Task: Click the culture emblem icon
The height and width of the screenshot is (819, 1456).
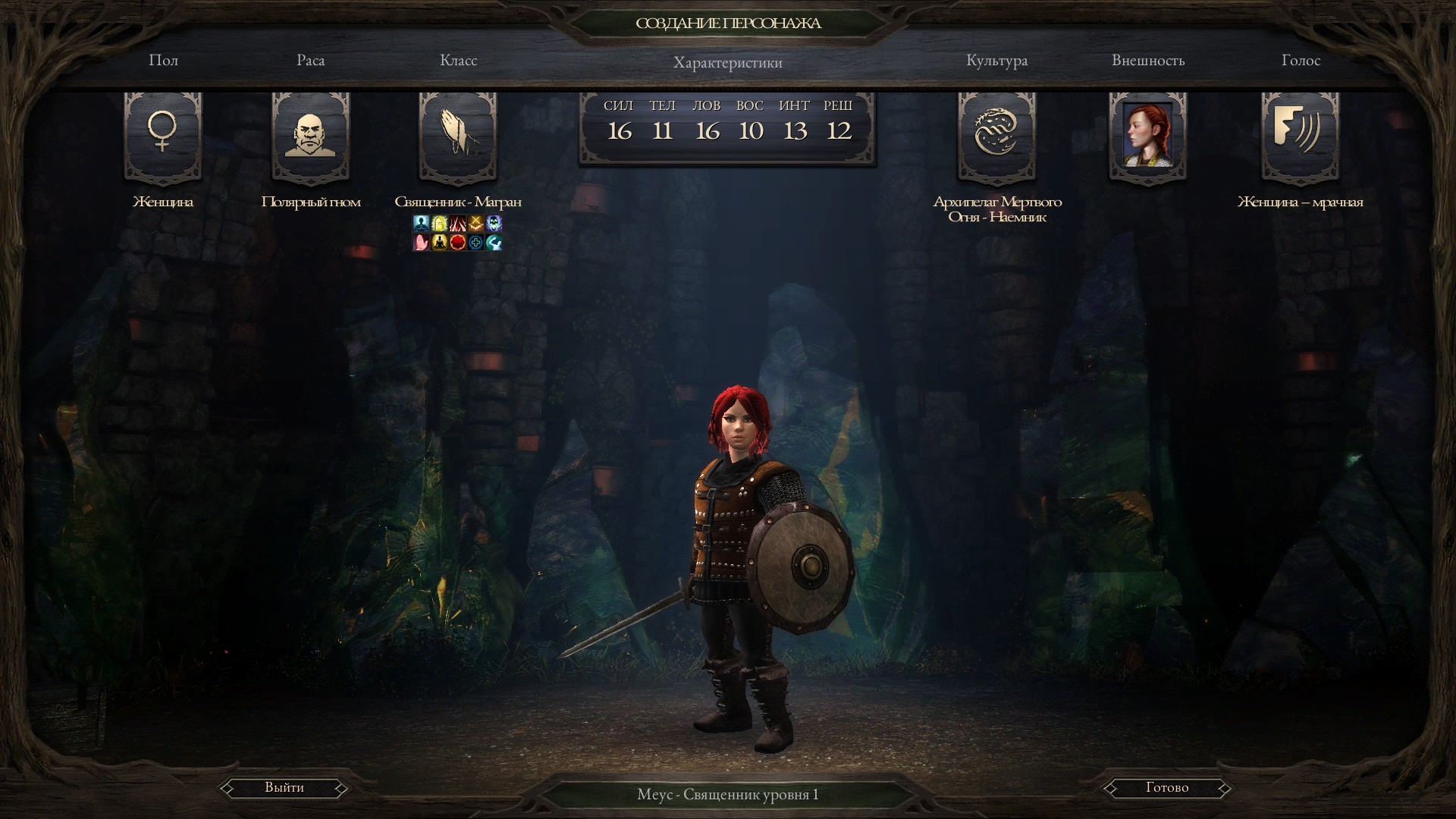Action: click(x=996, y=133)
